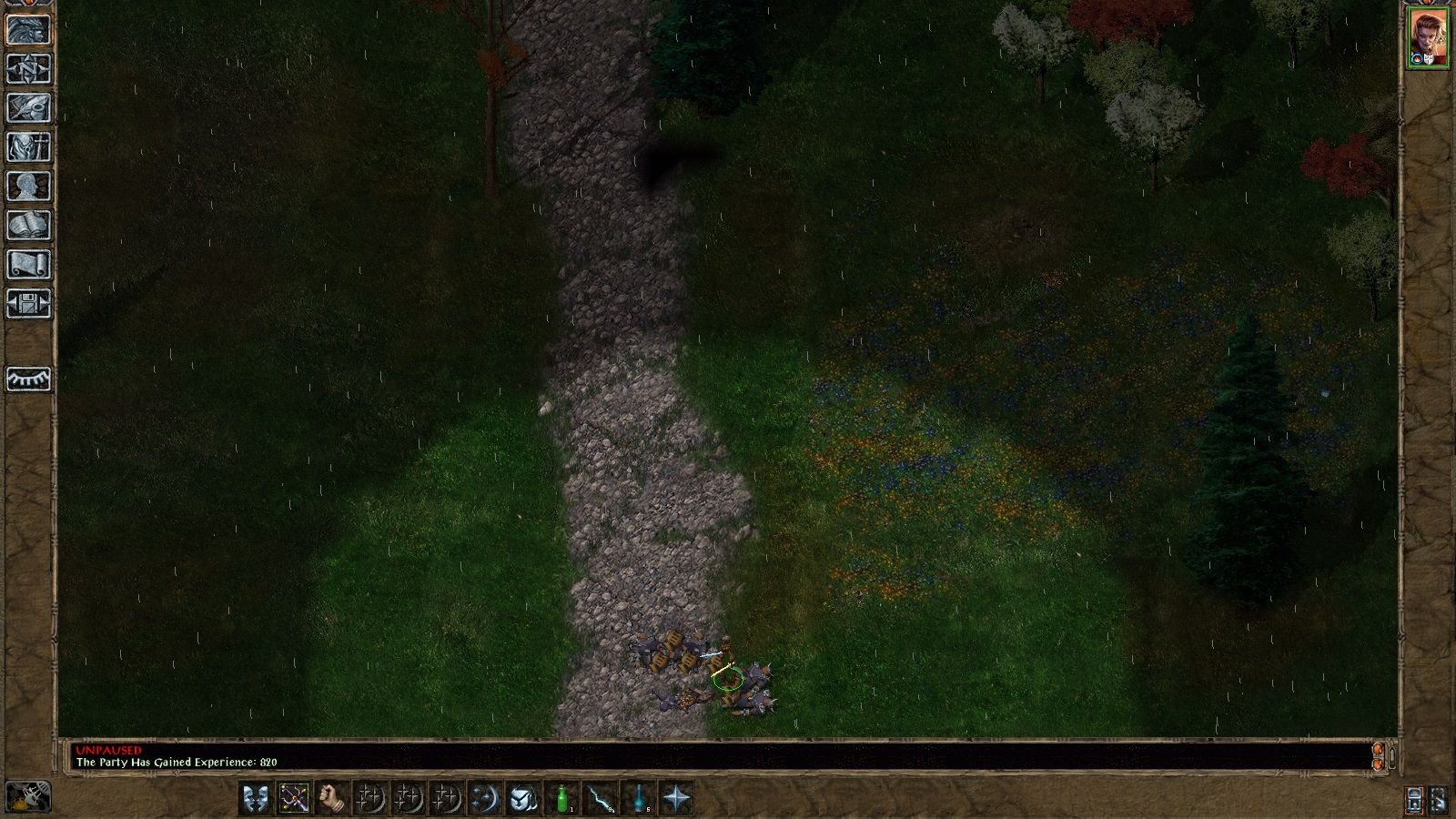This screenshot has height=819, width=1456.
Task: Select the fist unarmed attack slot
Action: pos(332,799)
